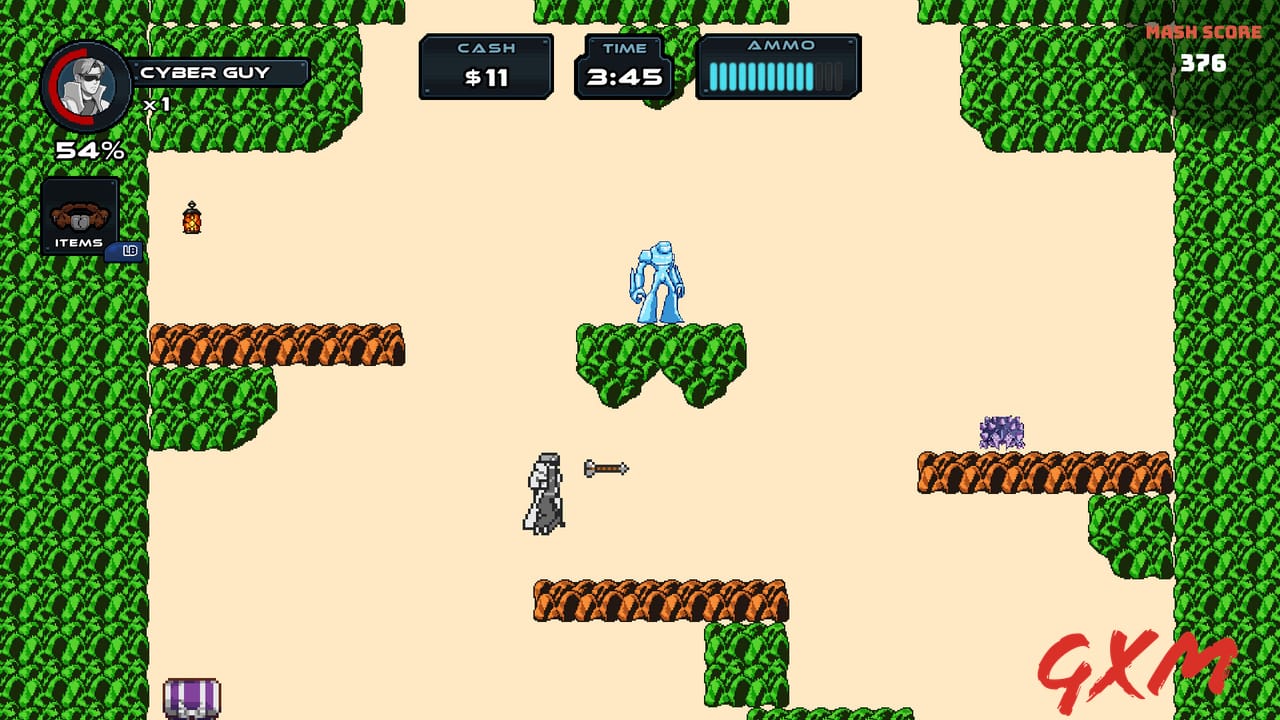Click the flying dagger projectile
This screenshot has height=720, width=1280.
click(605, 467)
